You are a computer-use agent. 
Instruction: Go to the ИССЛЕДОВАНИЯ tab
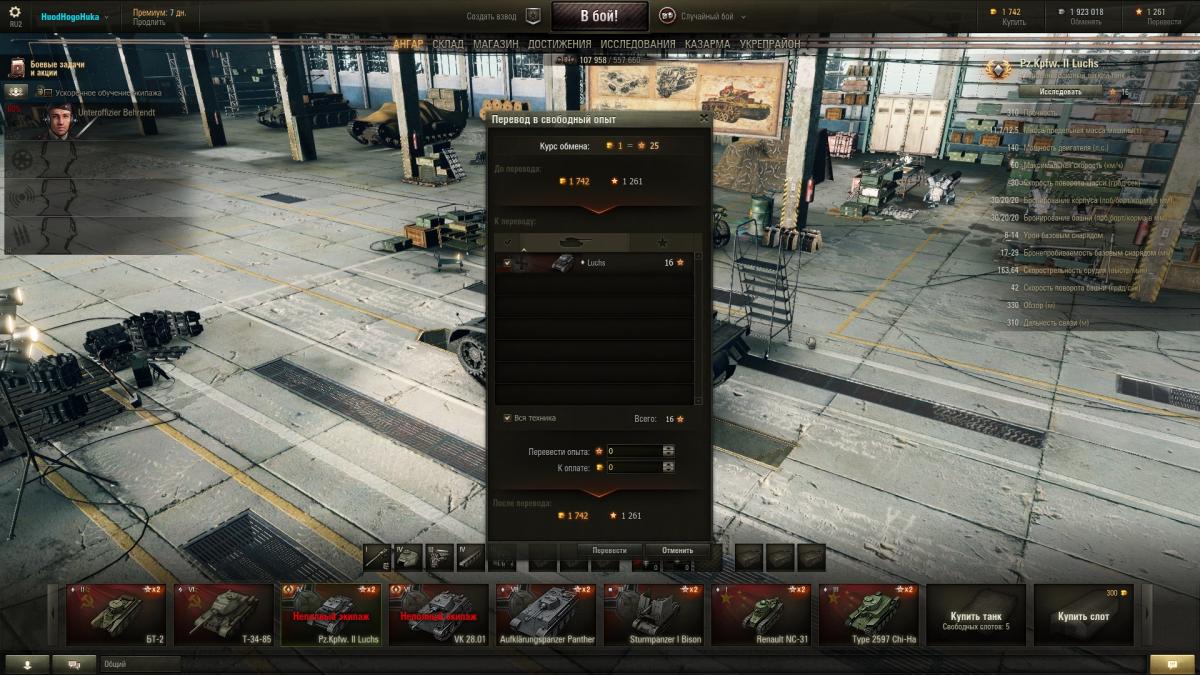pyautogui.click(x=638, y=44)
